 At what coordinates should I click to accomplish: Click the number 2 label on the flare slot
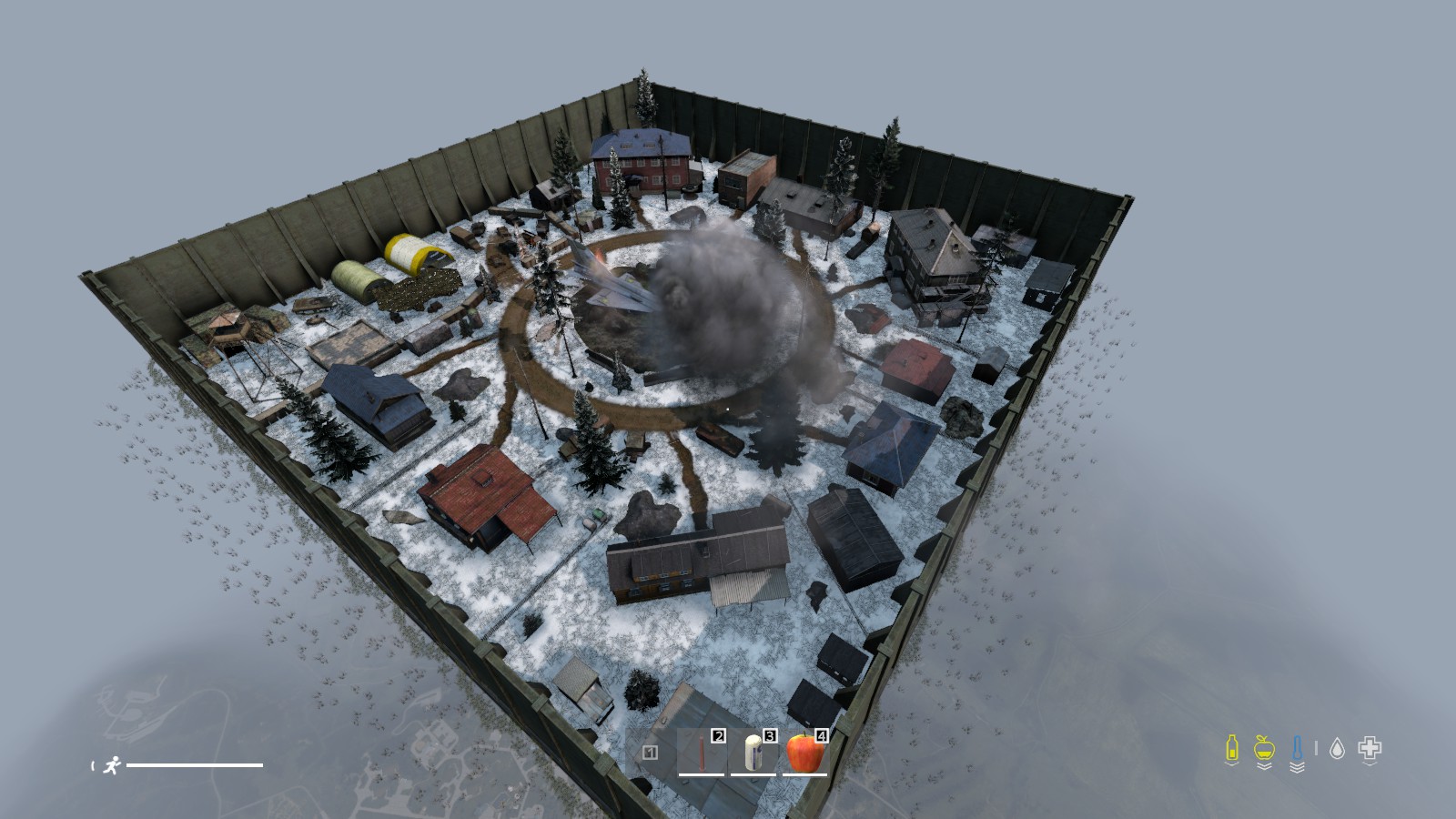point(719,736)
